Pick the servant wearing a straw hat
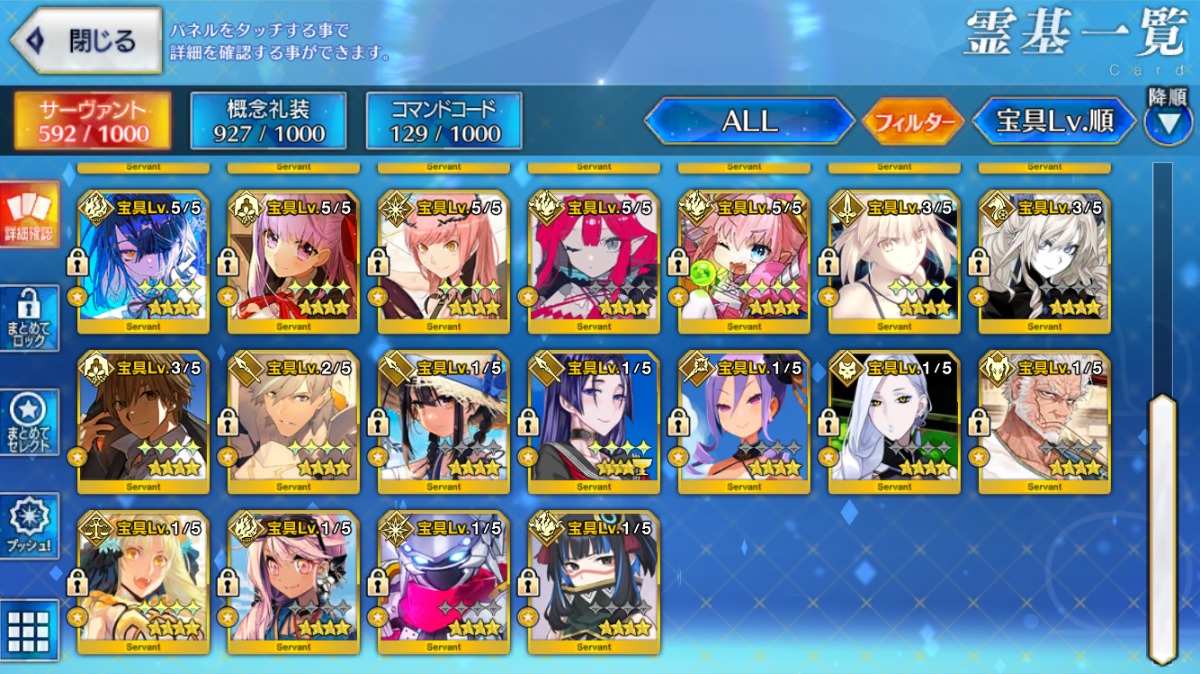The image size is (1200, 674). coord(444,421)
